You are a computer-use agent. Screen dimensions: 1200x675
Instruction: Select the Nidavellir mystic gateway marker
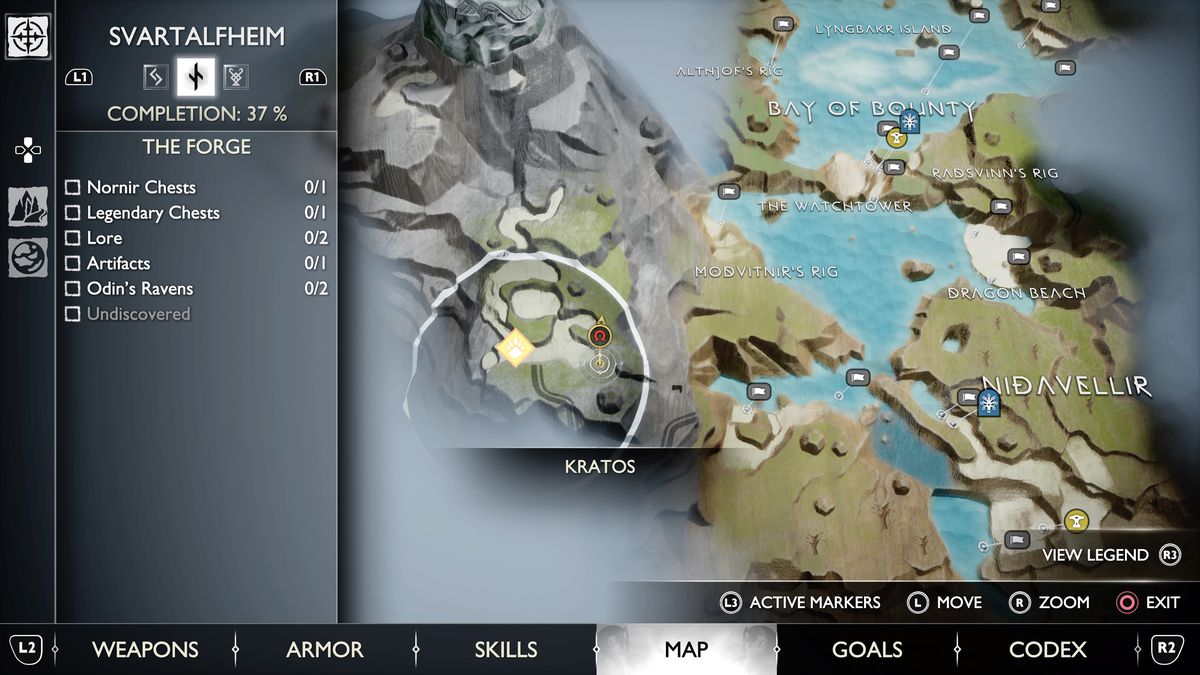point(989,403)
